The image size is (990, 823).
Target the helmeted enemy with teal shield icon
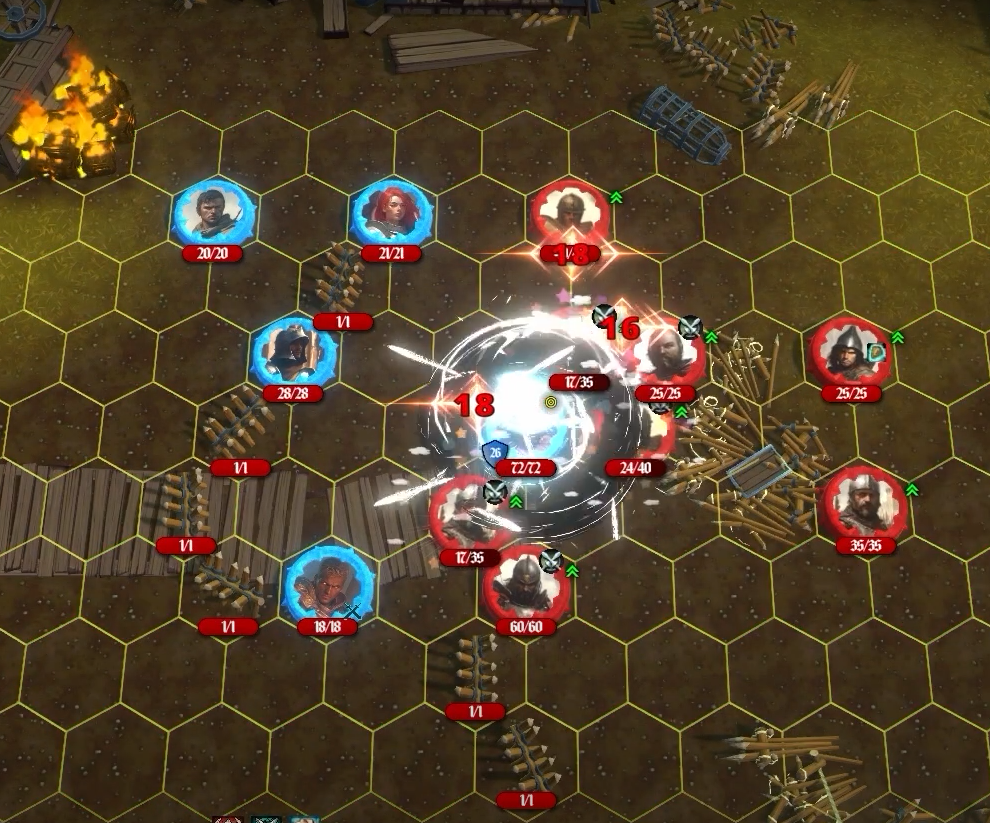(x=849, y=353)
